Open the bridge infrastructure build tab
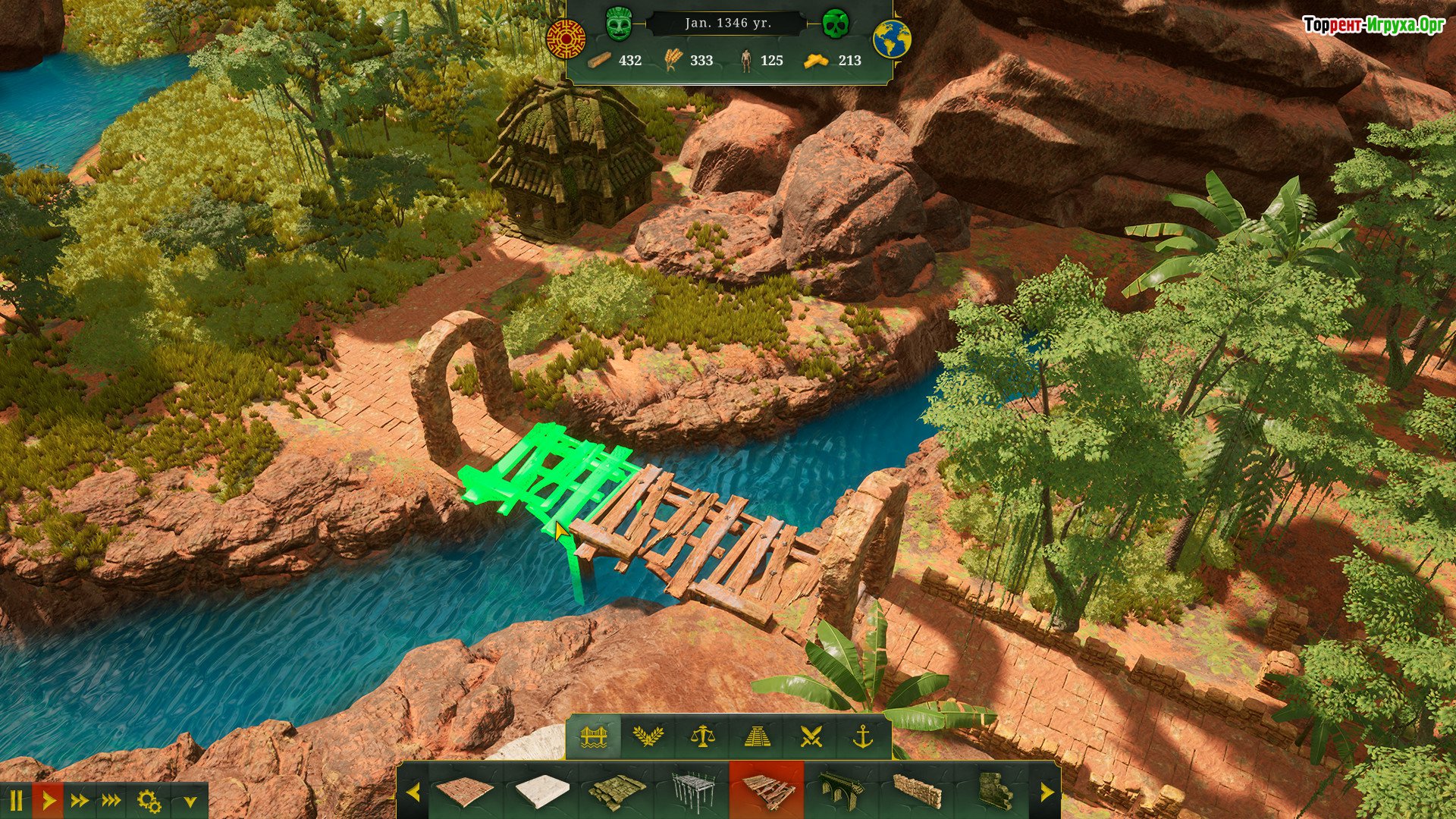Screen dimensions: 1456x819 tap(595, 736)
